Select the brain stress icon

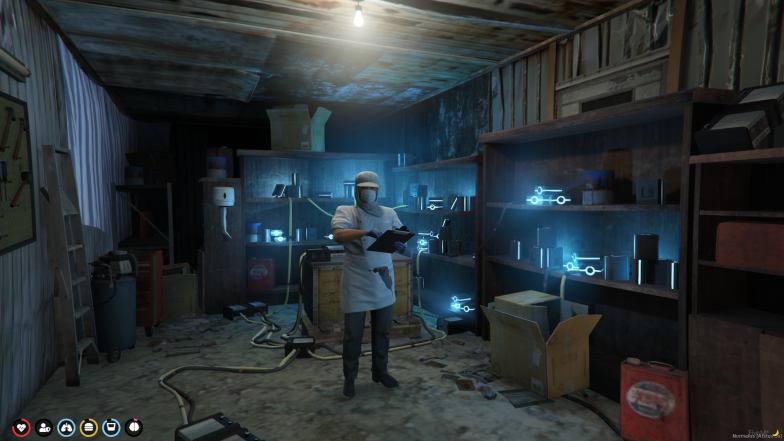(x=134, y=428)
